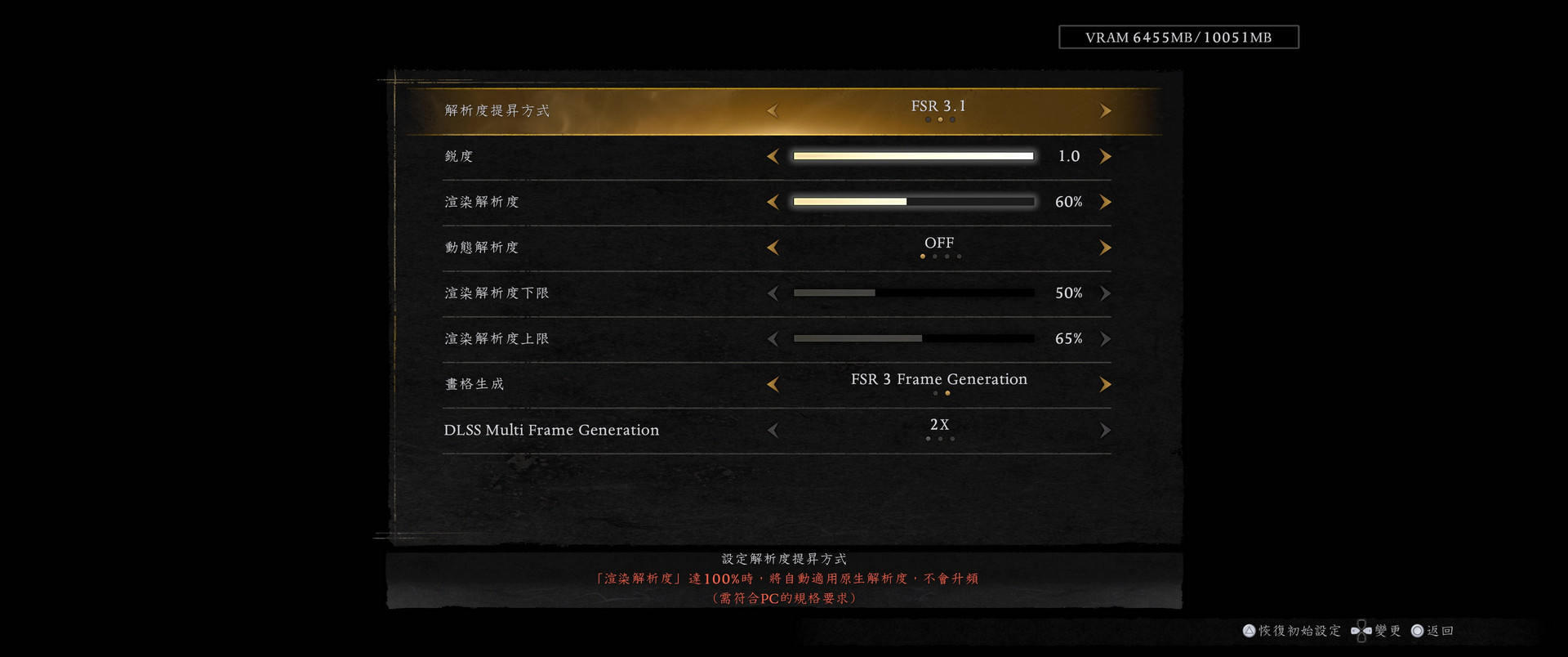
Task: Switch frame generation to previous option via left arrow
Action: pos(773,384)
